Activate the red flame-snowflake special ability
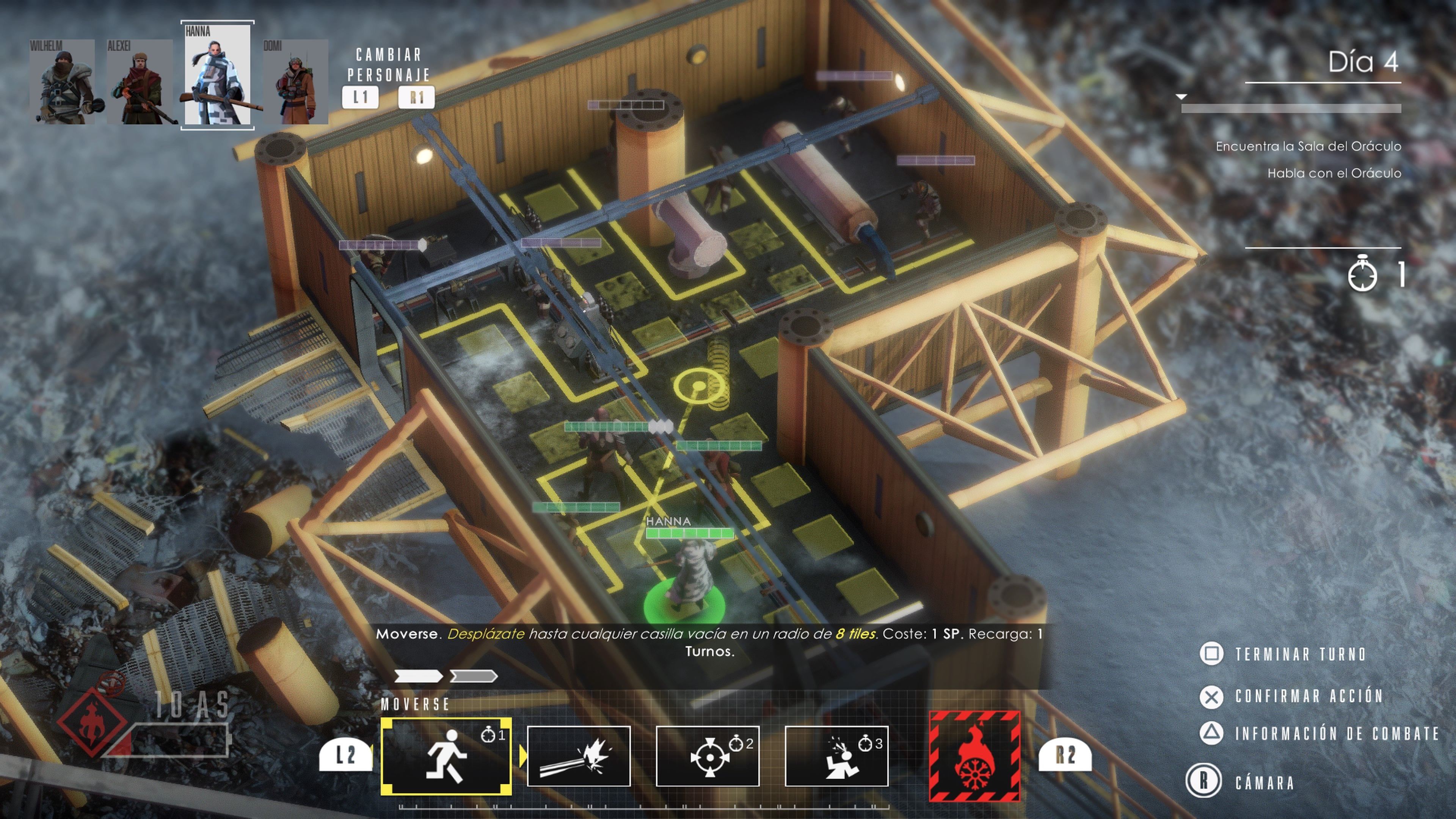Screen dimensions: 1456x819 click(974, 756)
